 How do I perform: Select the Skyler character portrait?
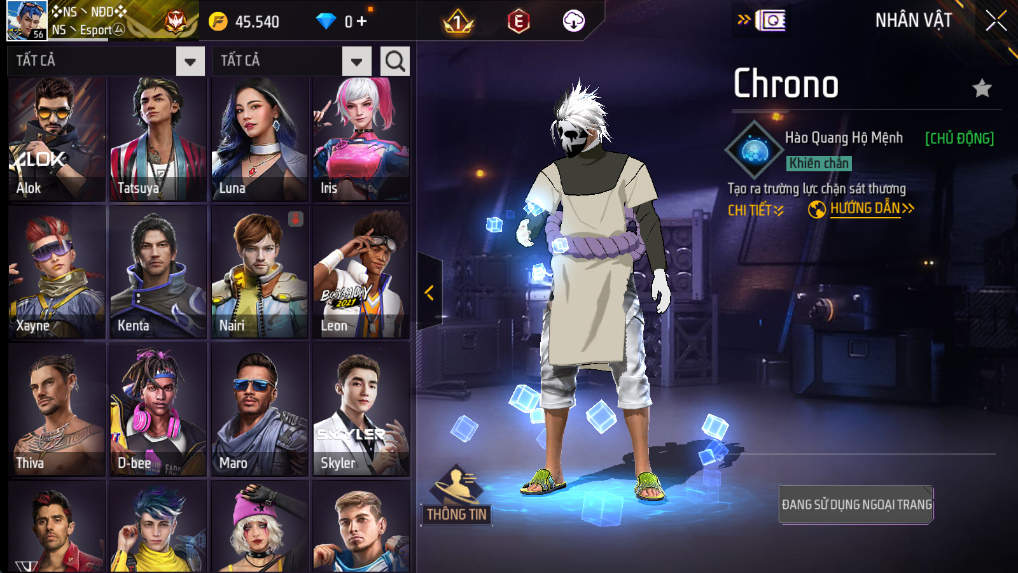(x=361, y=410)
